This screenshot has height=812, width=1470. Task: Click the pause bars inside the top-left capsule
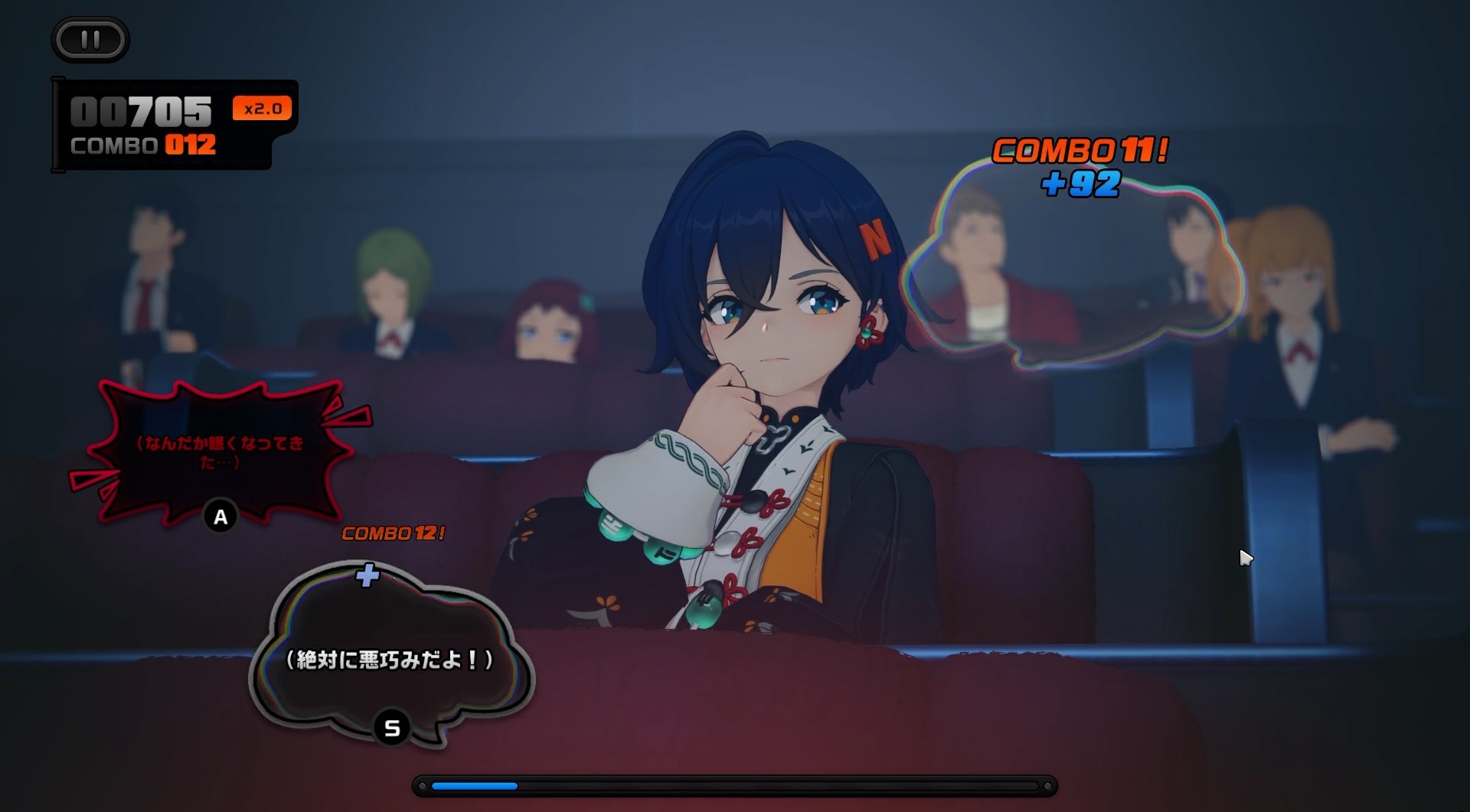(x=90, y=39)
